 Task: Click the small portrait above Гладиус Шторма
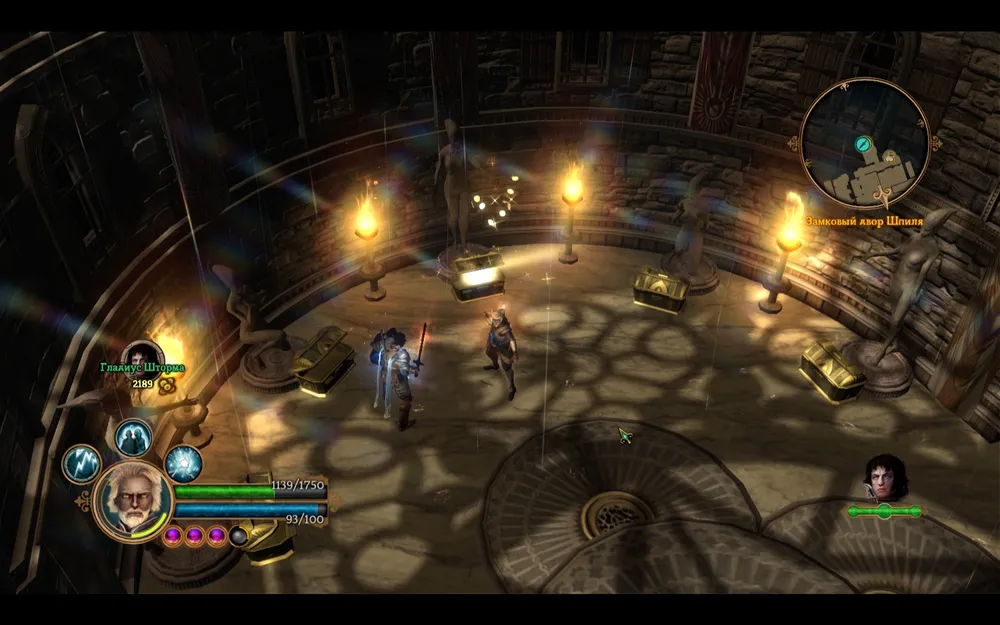[x=142, y=354]
